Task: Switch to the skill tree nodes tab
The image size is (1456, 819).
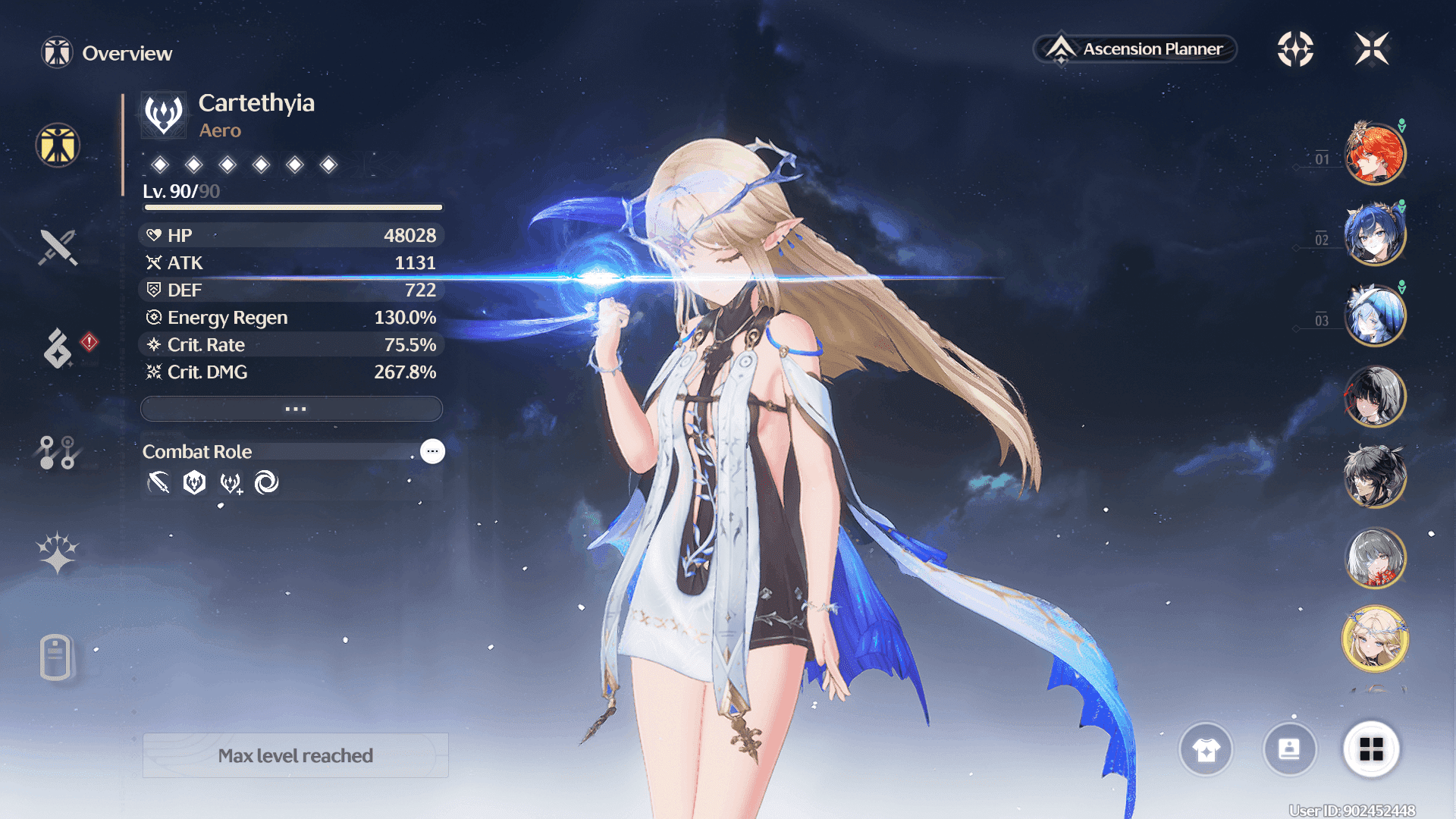Action: pyautogui.click(x=58, y=452)
